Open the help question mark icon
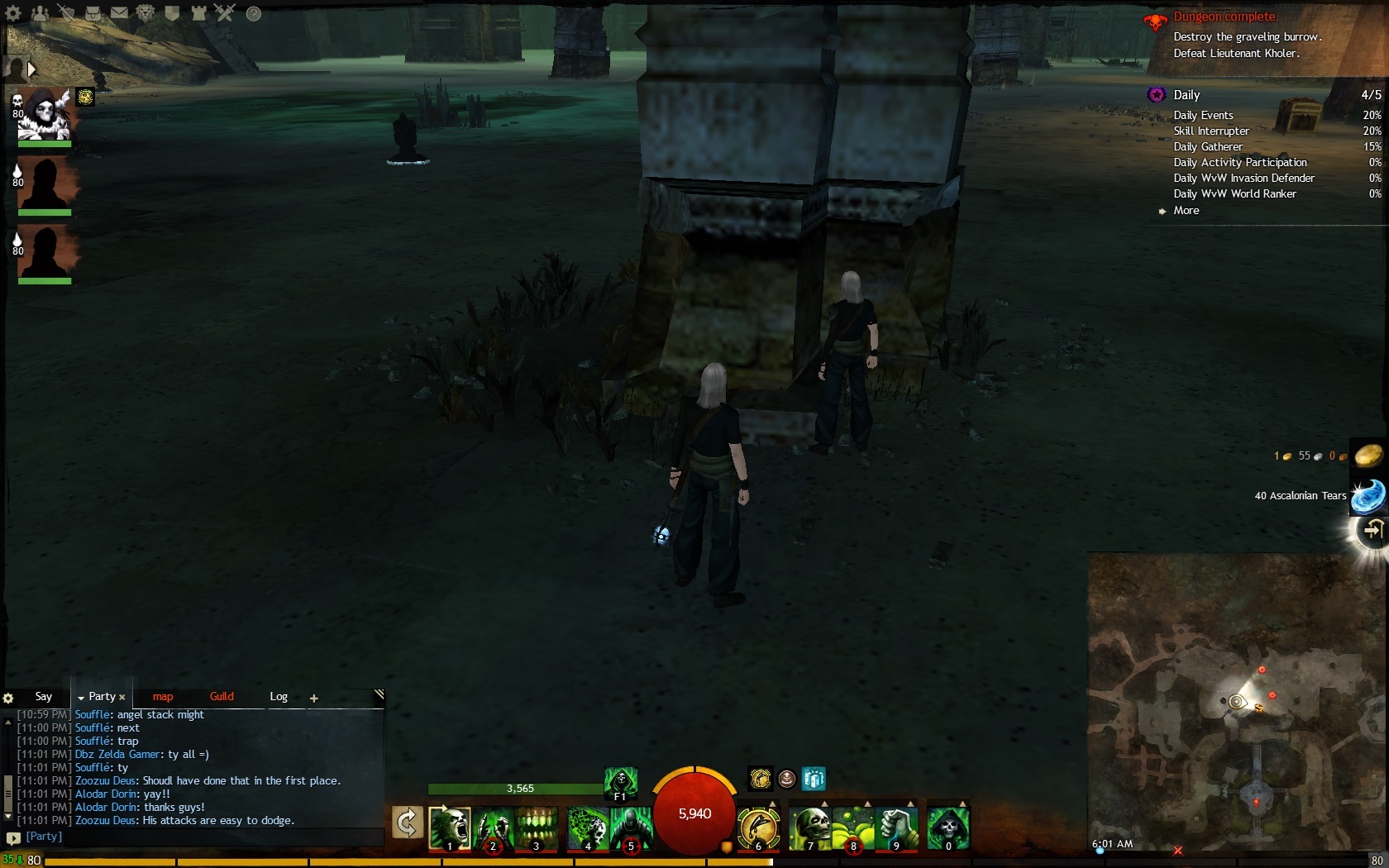The height and width of the screenshot is (868, 1389). click(254, 13)
